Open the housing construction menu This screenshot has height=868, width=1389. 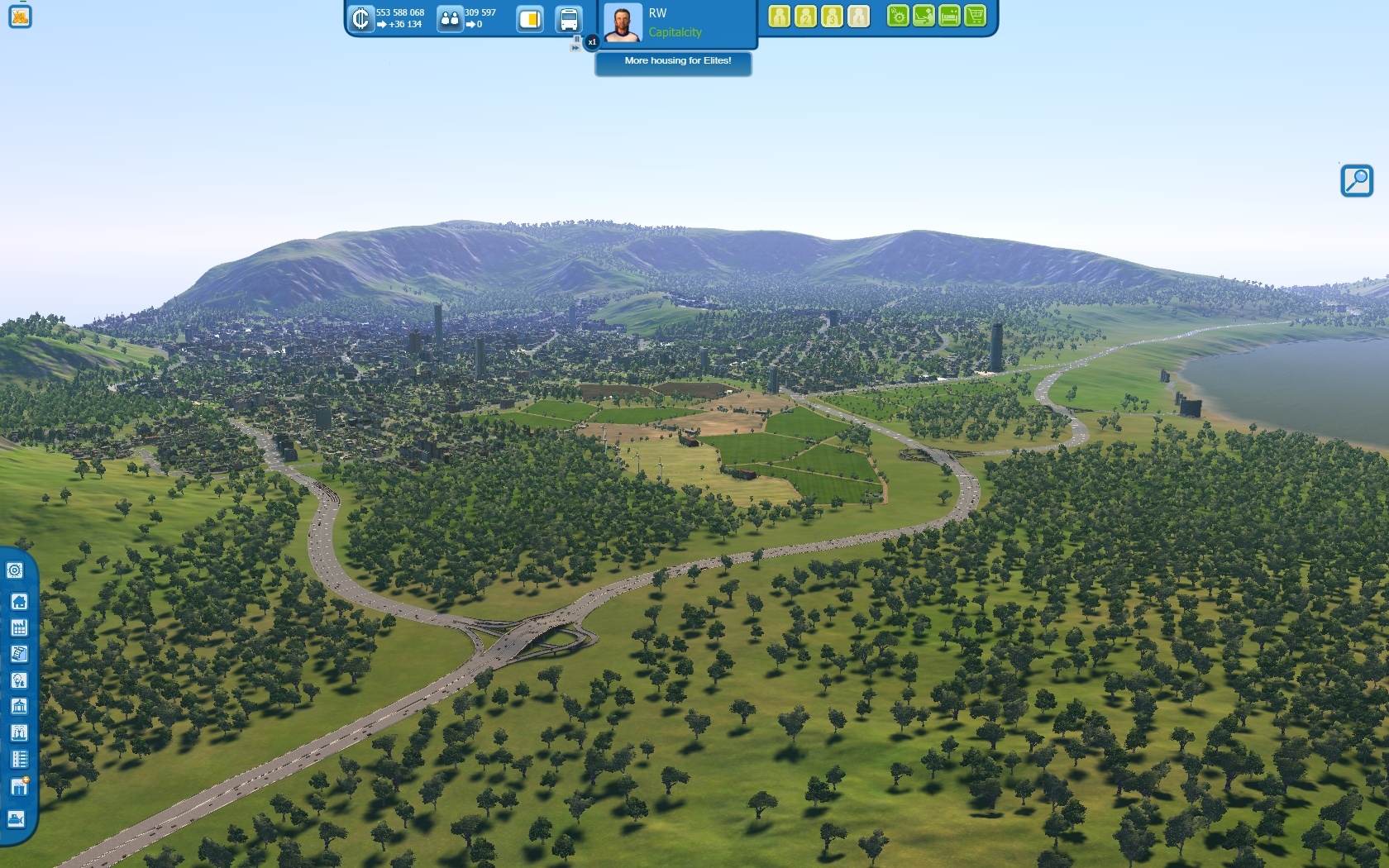(x=19, y=601)
